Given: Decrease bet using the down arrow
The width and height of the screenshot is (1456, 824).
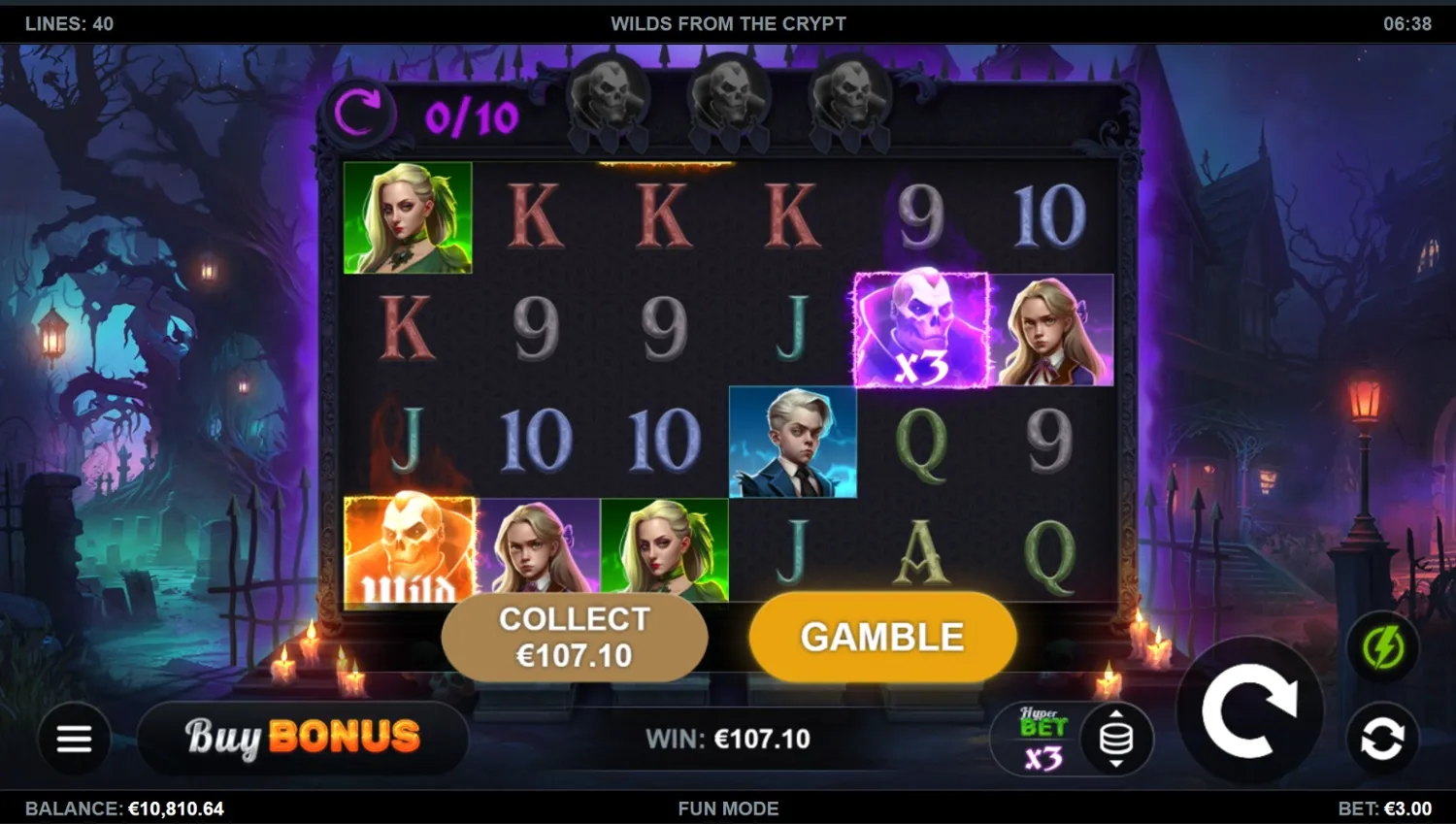Looking at the screenshot, I should click(x=1116, y=765).
